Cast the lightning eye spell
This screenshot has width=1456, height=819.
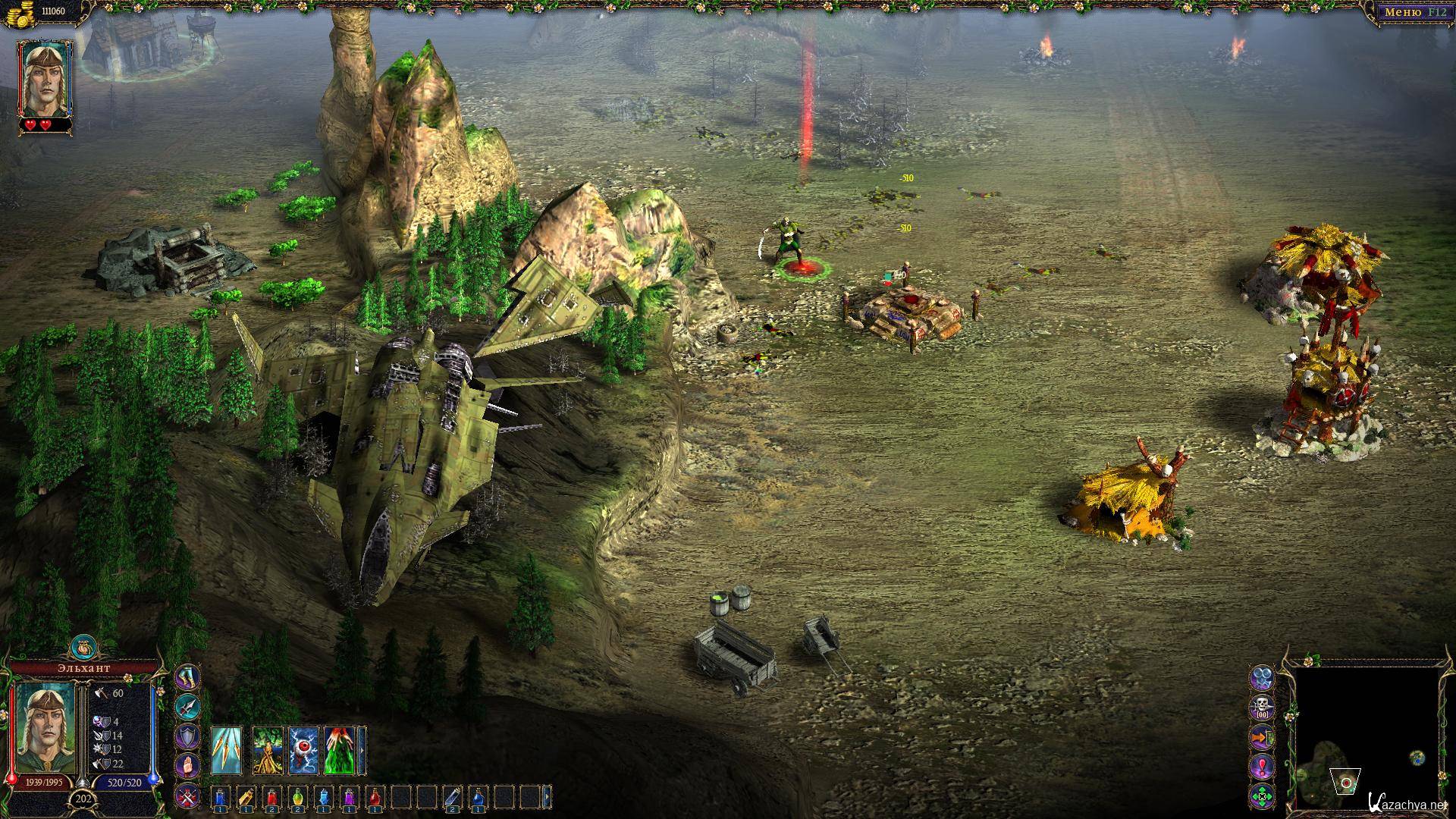click(x=303, y=751)
